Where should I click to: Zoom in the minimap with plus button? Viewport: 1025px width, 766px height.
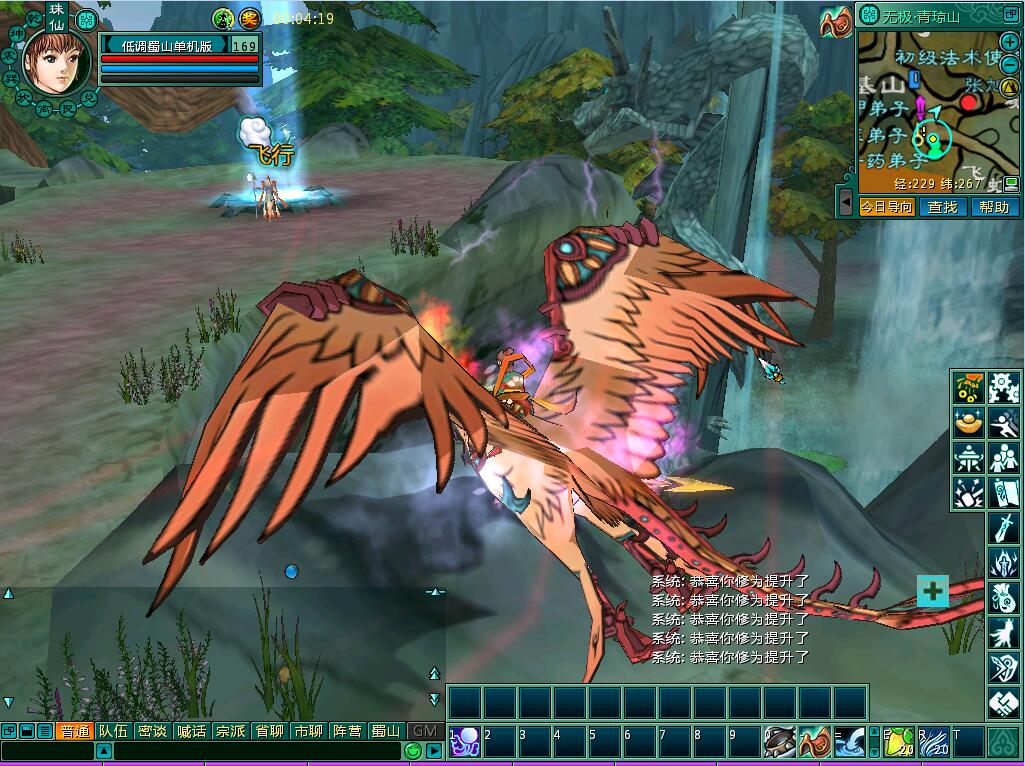(1009, 42)
